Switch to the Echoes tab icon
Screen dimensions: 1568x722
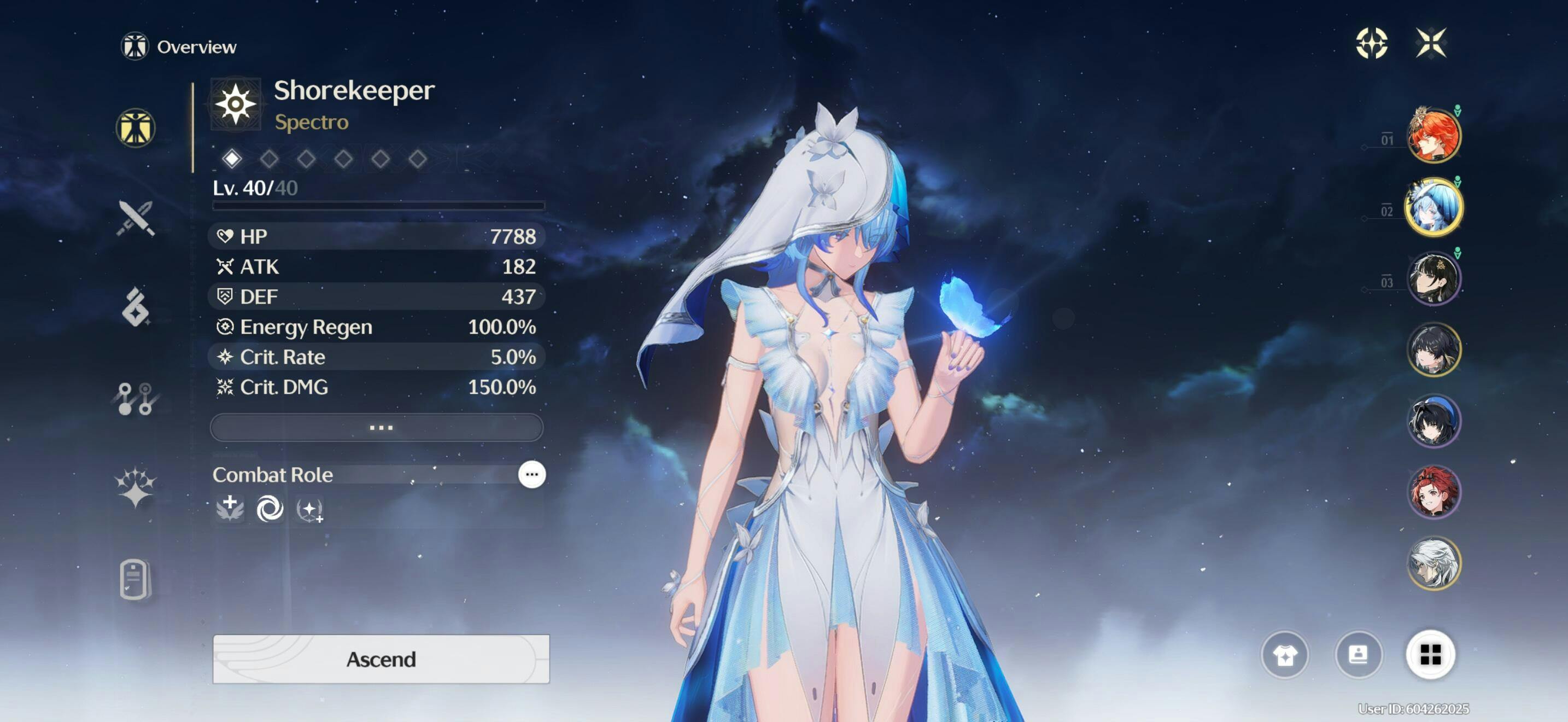click(136, 307)
